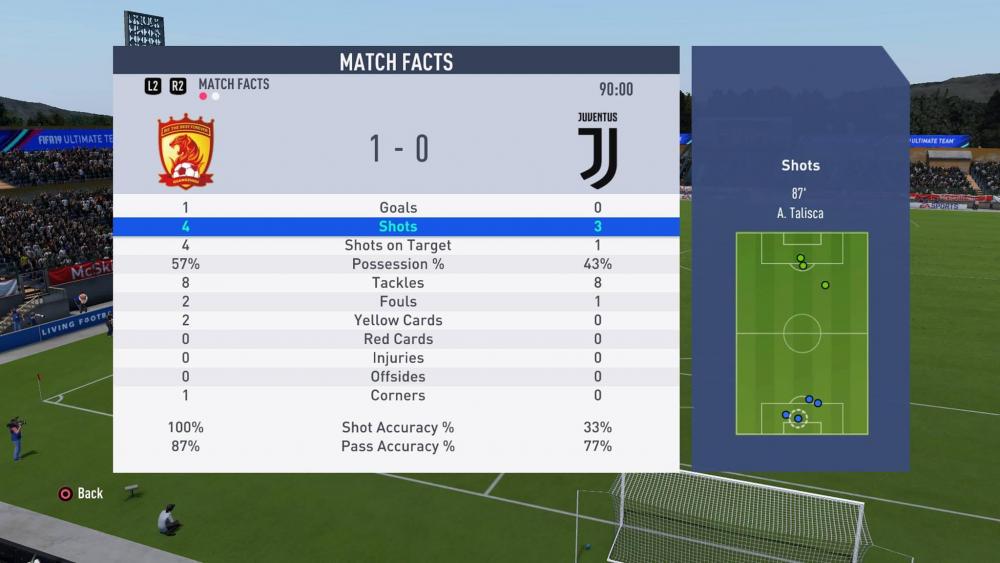Select the Yellow Cards row
Image resolution: width=1000 pixels, height=563 pixels.
click(397, 321)
